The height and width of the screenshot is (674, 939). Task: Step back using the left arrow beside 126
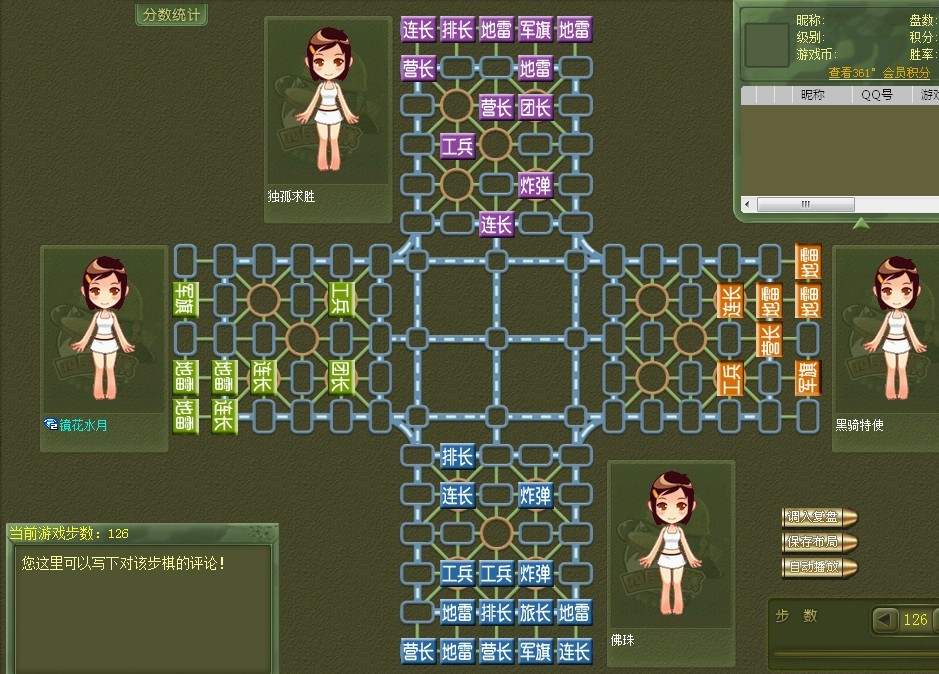(x=885, y=619)
